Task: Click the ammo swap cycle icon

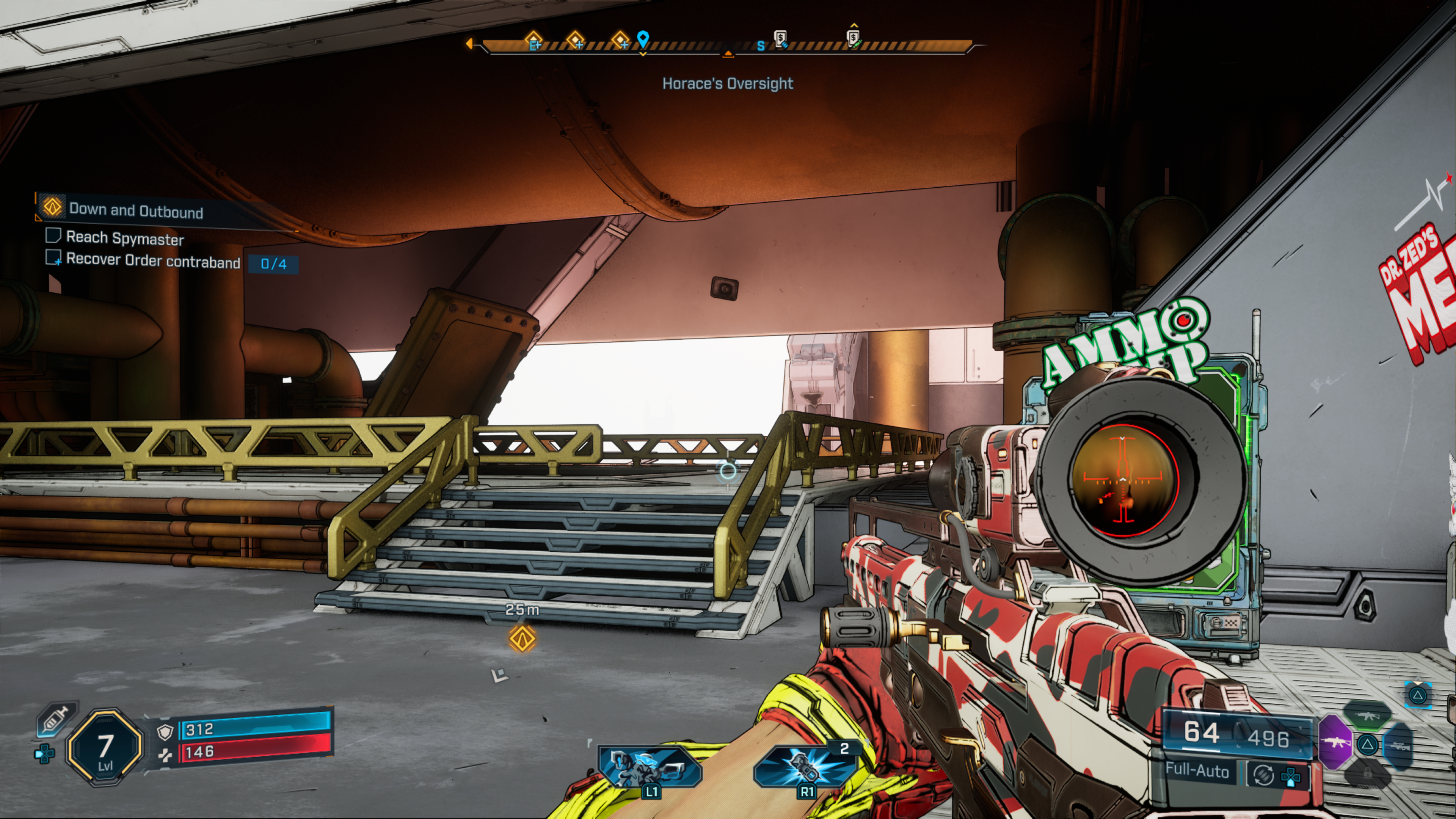Action: pyautogui.click(x=1263, y=775)
